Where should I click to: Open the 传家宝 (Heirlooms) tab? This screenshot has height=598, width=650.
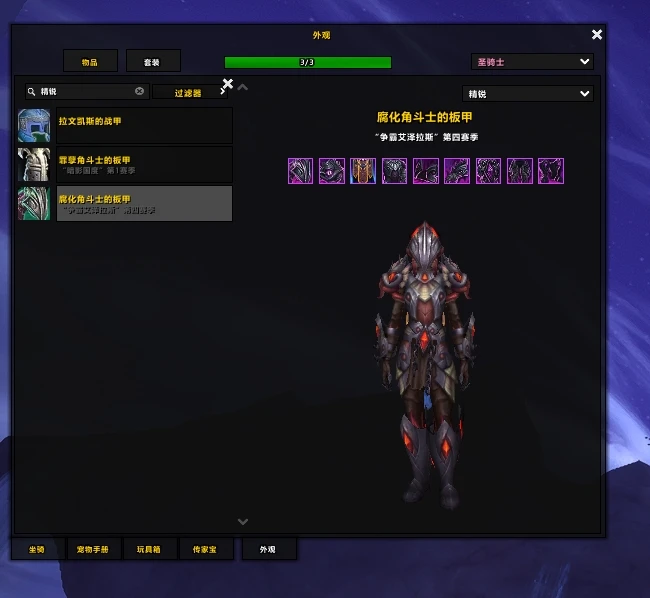click(206, 550)
